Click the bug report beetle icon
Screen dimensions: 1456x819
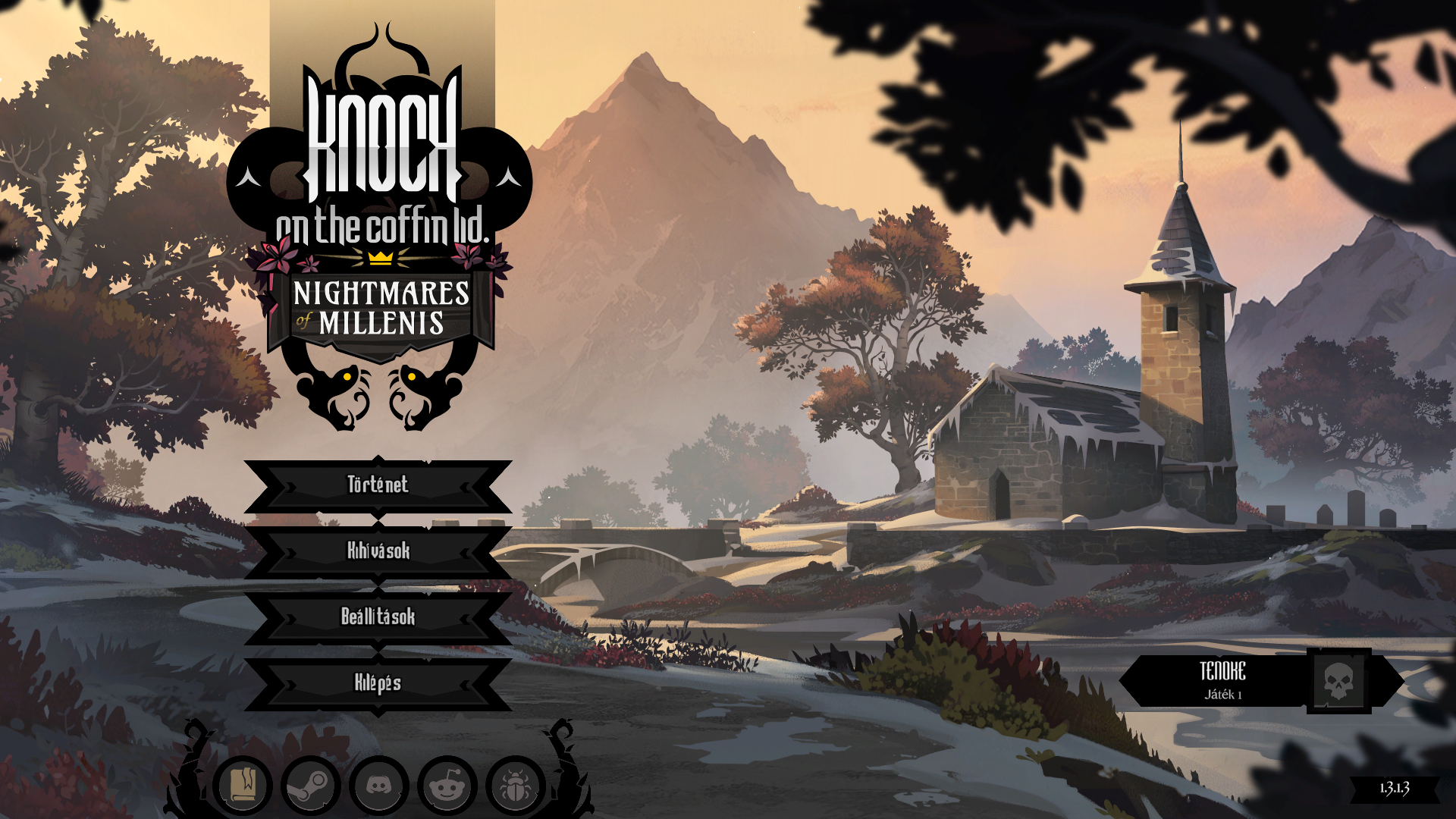pos(516,785)
